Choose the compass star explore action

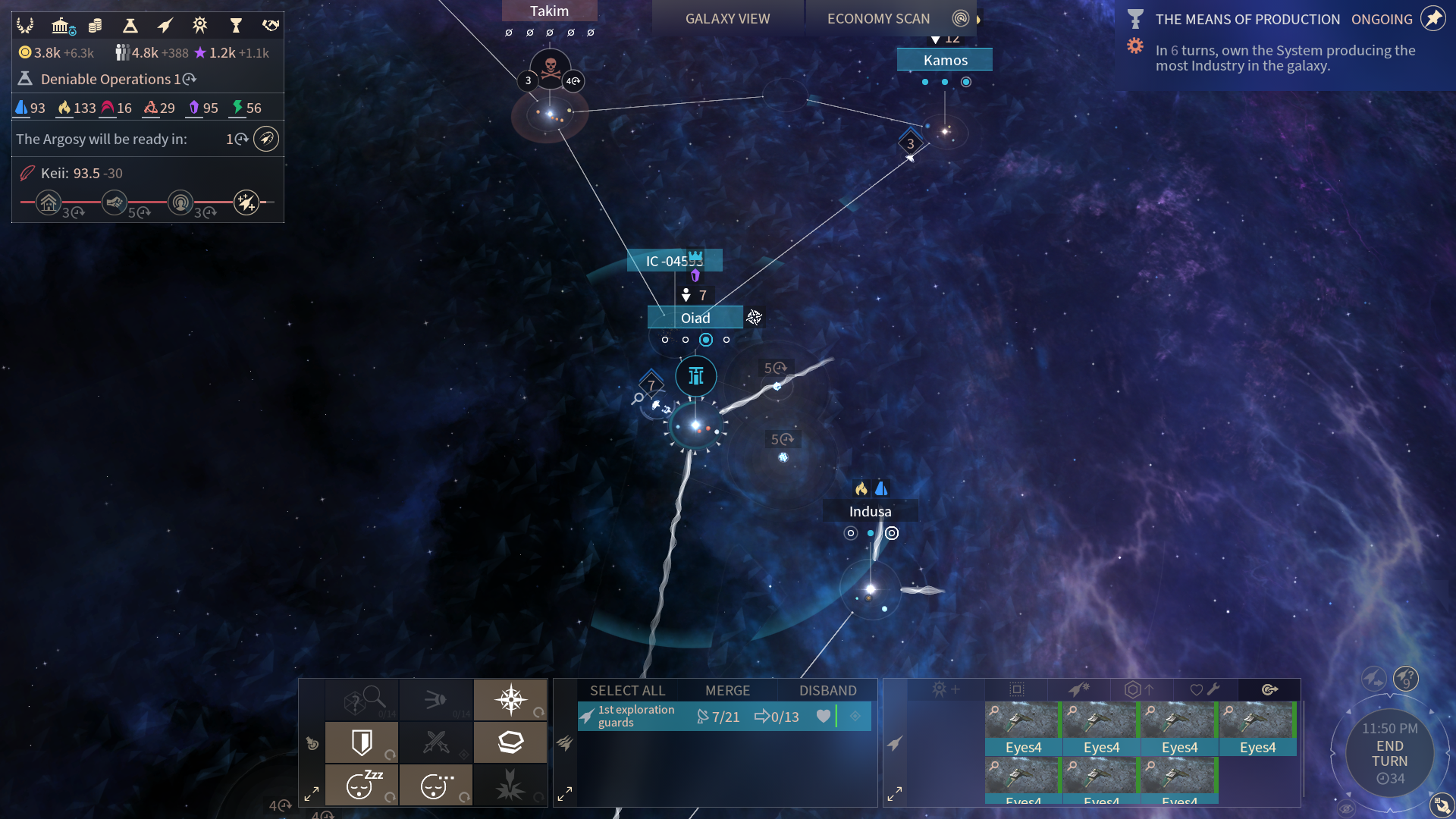point(510,699)
